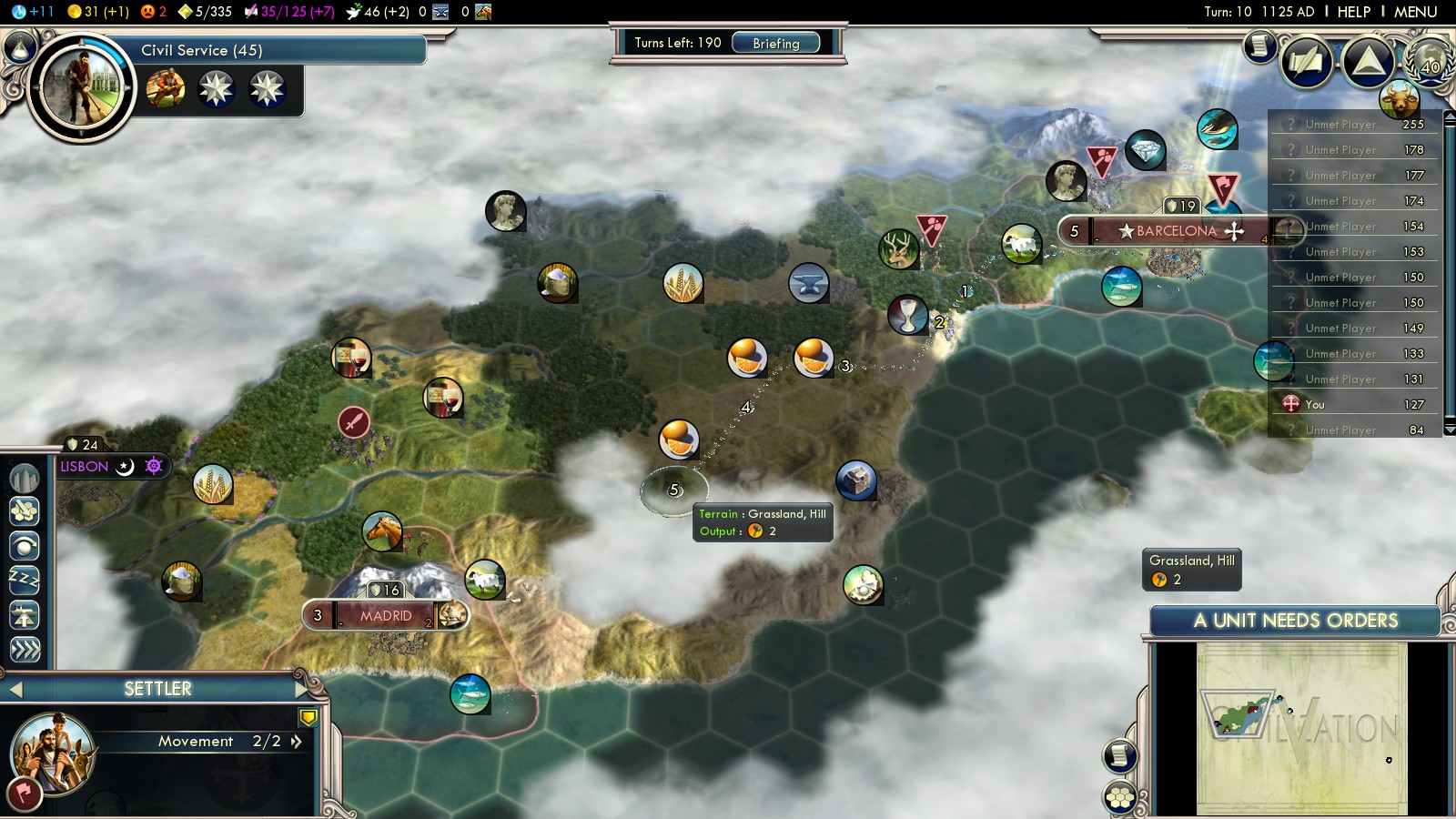Select the 'You' row in score list
Viewport: 1456px width, 819px height.
click(x=1354, y=404)
